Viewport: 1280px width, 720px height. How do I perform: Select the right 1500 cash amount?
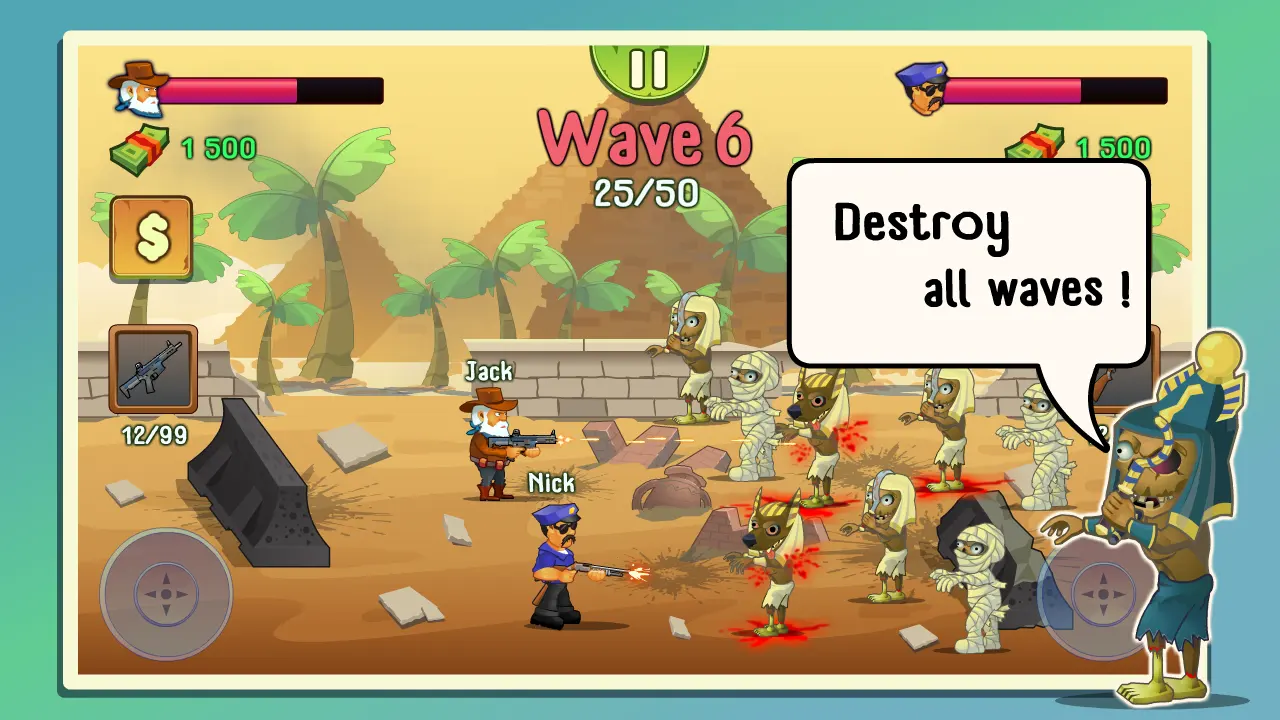tap(1114, 147)
